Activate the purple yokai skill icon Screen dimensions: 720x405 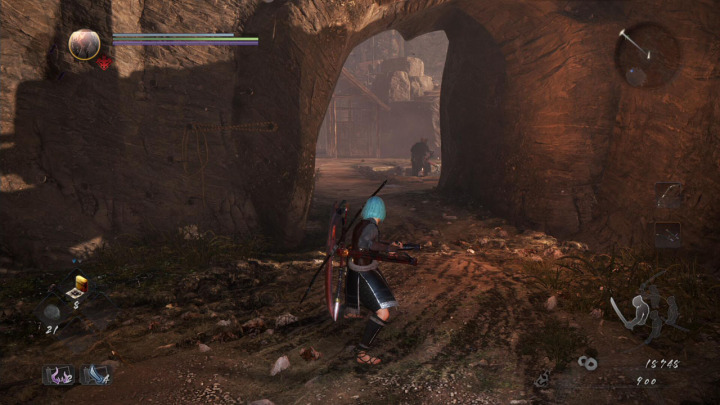58,375
